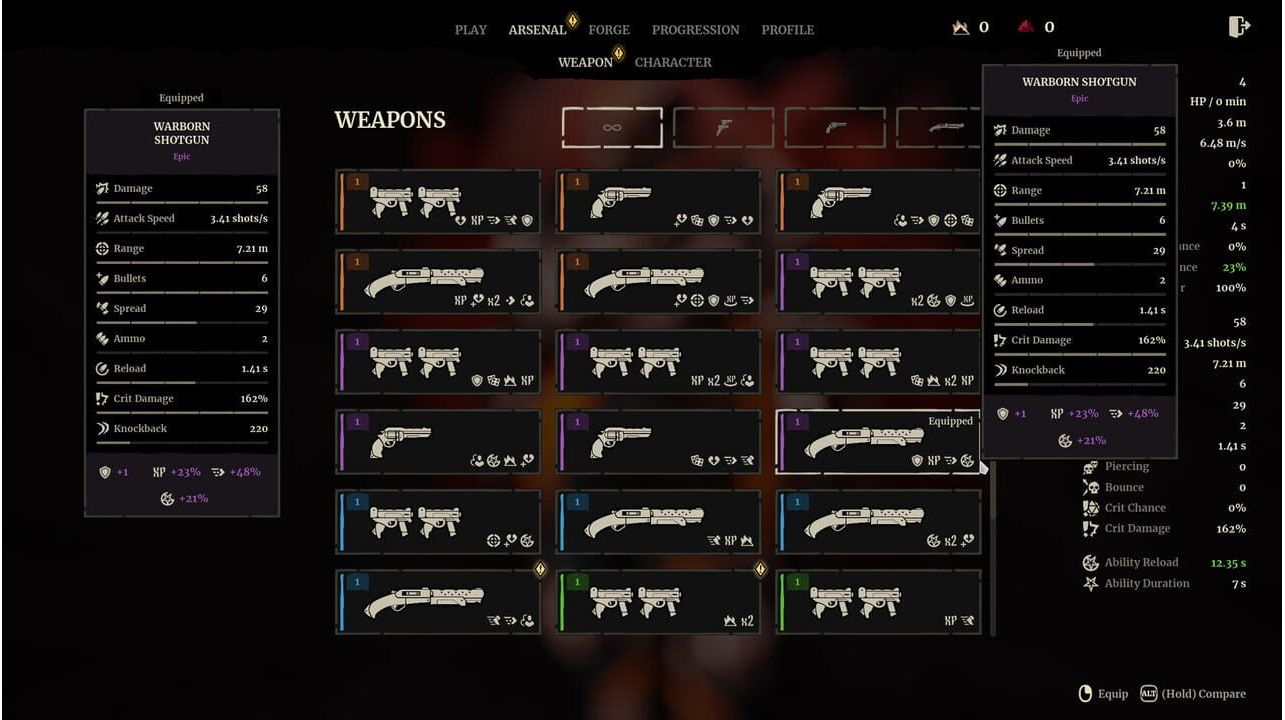Pick the green dual SMGs with diamond marker
The image size is (1285, 720).
(658, 602)
